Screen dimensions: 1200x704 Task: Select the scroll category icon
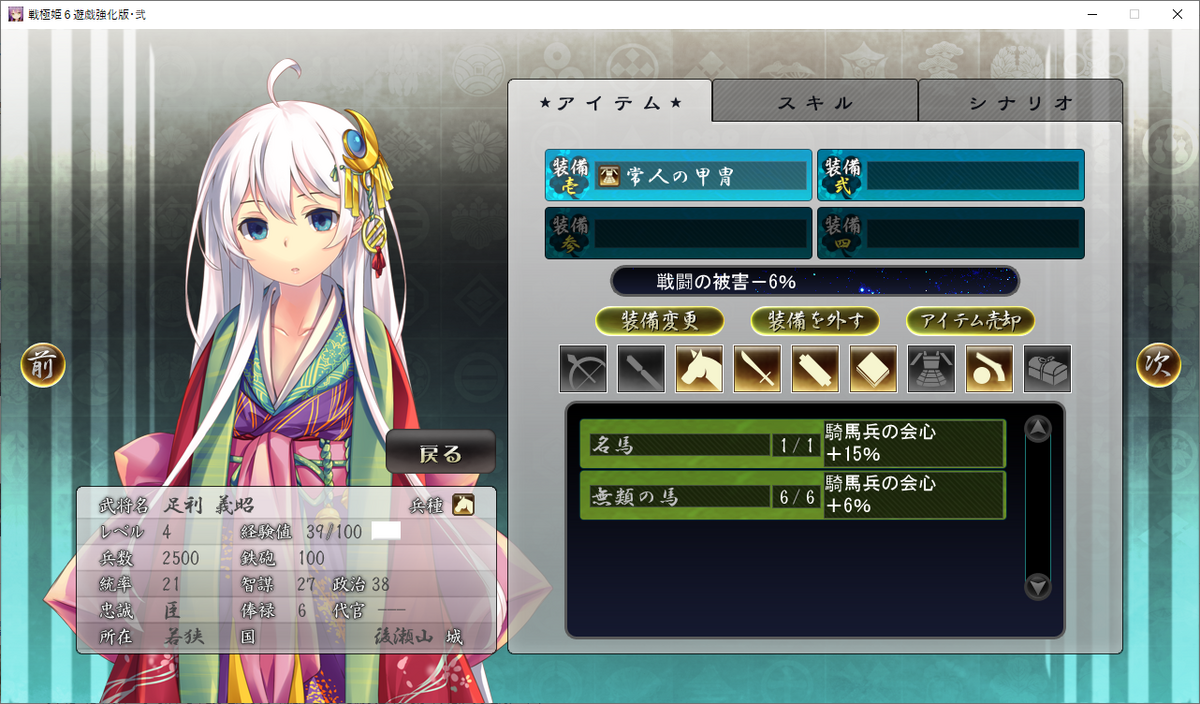click(815, 369)
